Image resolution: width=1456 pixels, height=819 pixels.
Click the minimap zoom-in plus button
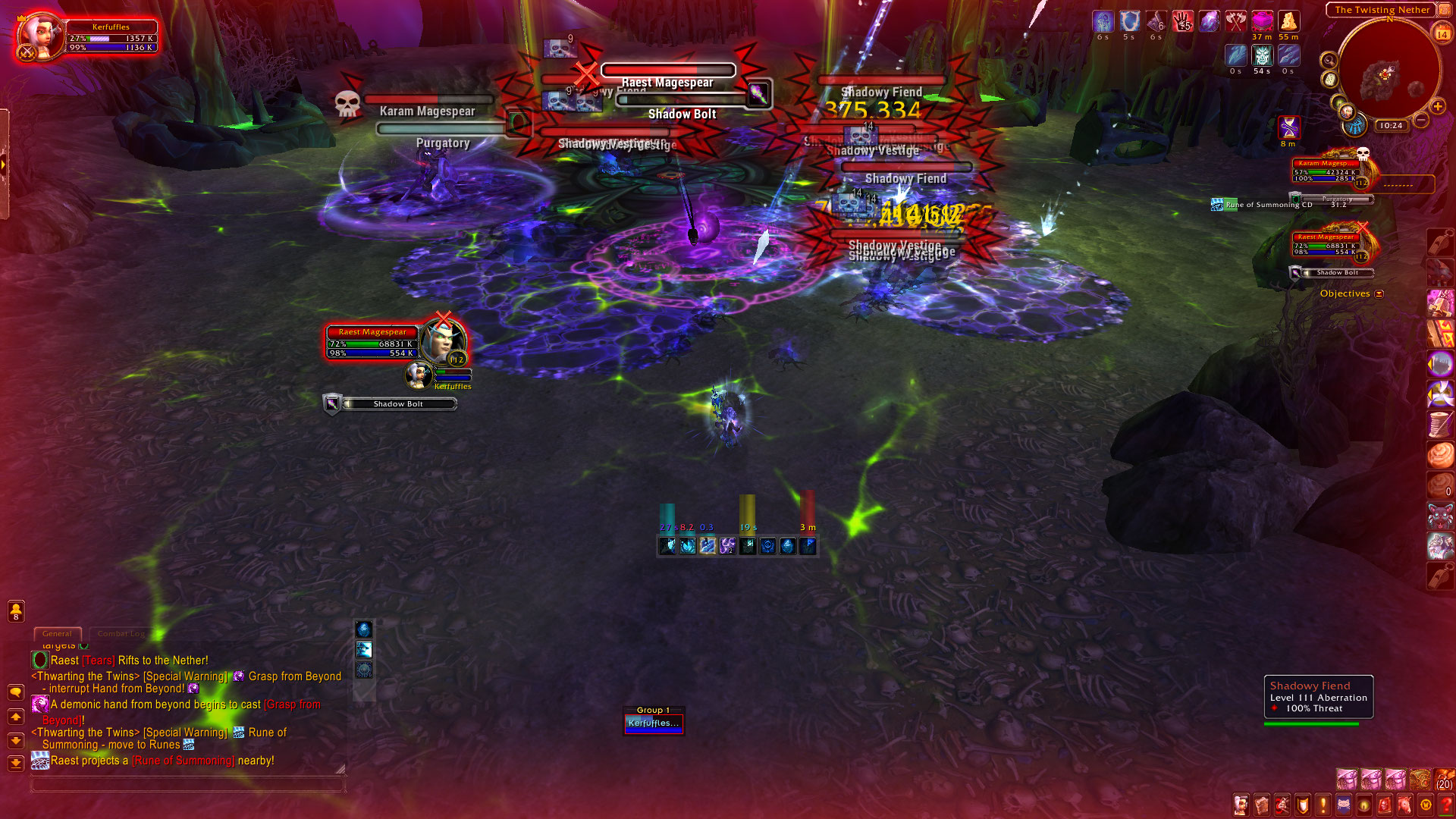click(x=1437, y=106)
